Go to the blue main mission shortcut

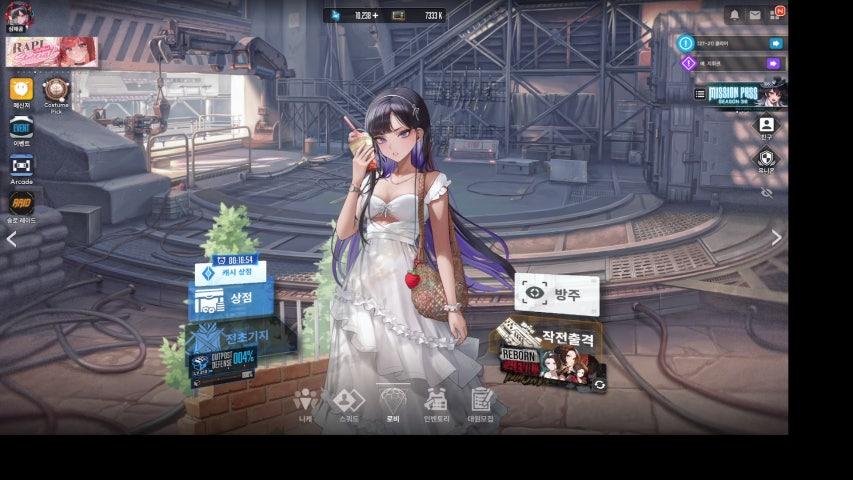click(x=775, y=43)
